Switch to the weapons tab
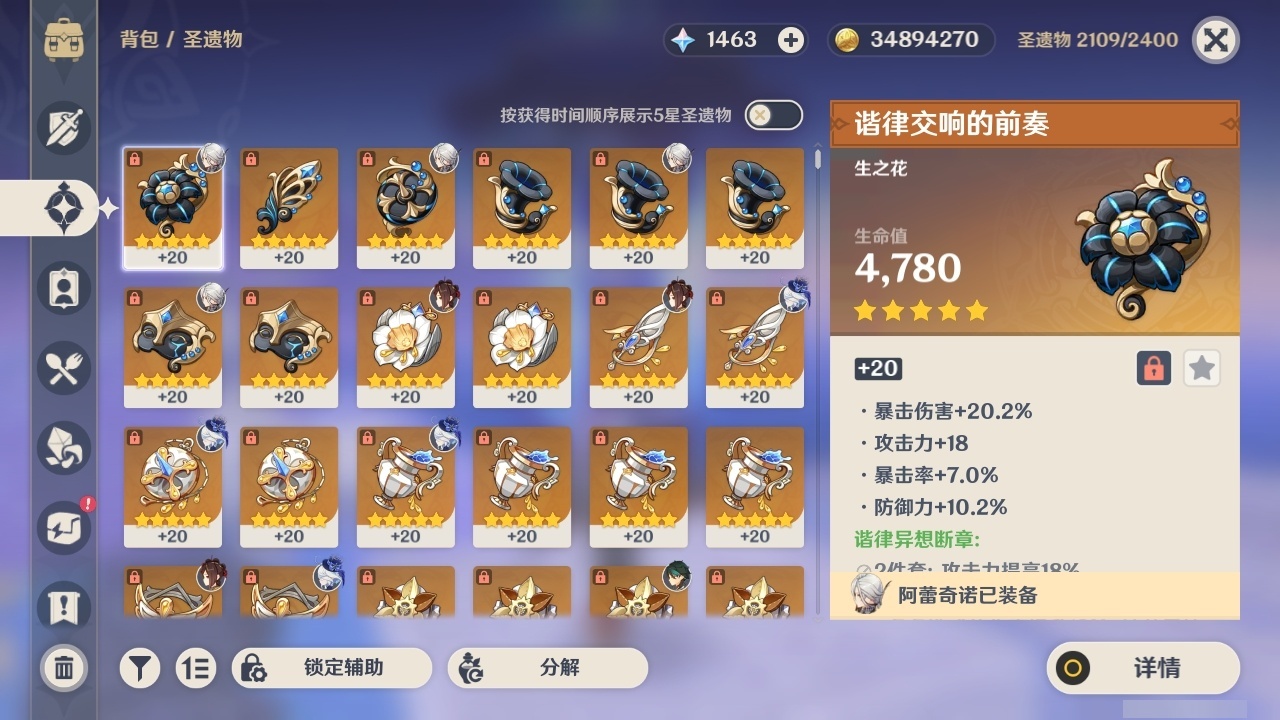Screen dimensions: 1280x720 pos(64,128)
